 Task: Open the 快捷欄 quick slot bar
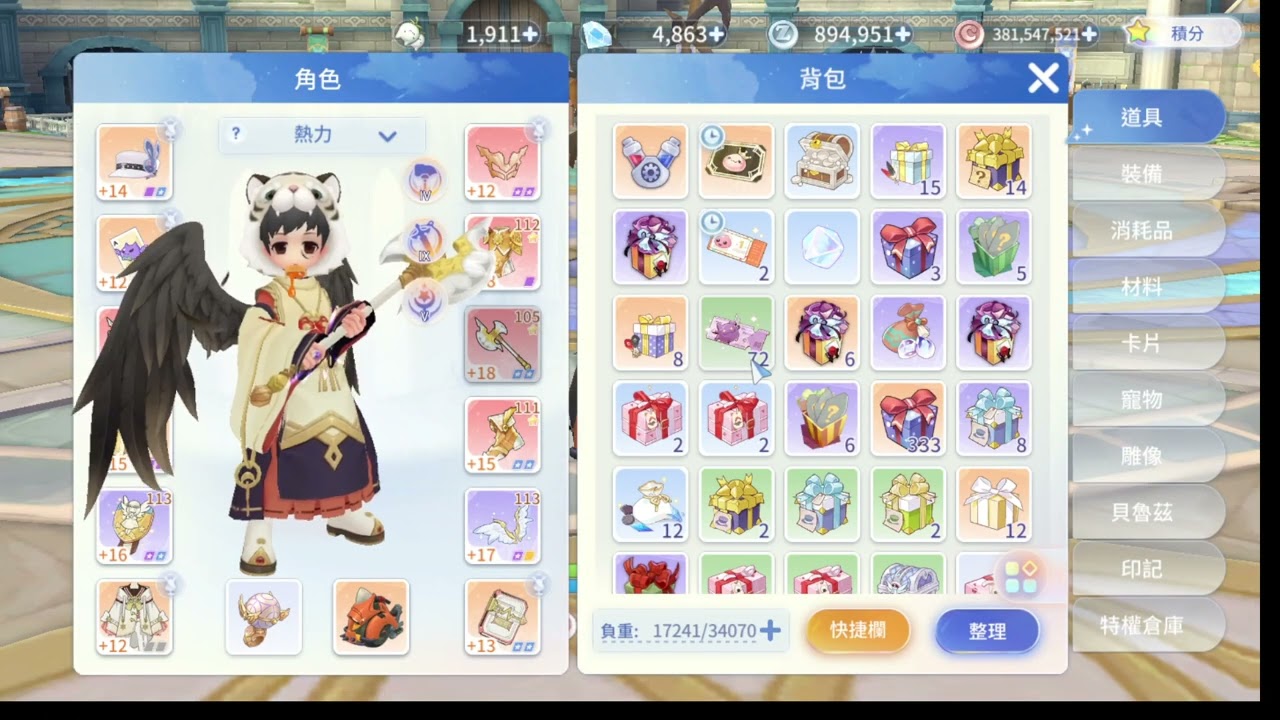(x=857, y=631)
